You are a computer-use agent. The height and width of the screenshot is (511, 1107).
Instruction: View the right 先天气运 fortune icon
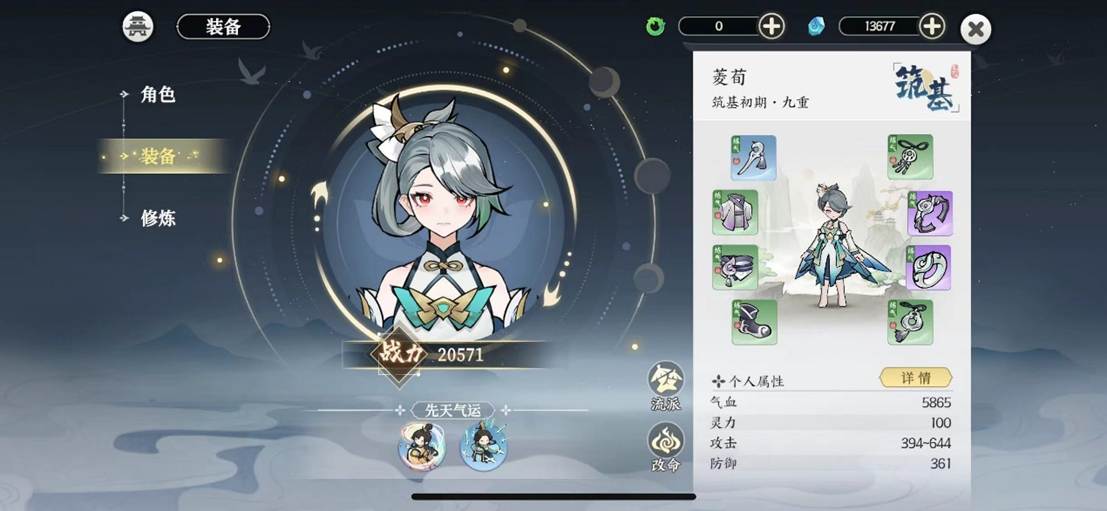tap(483, 447)
